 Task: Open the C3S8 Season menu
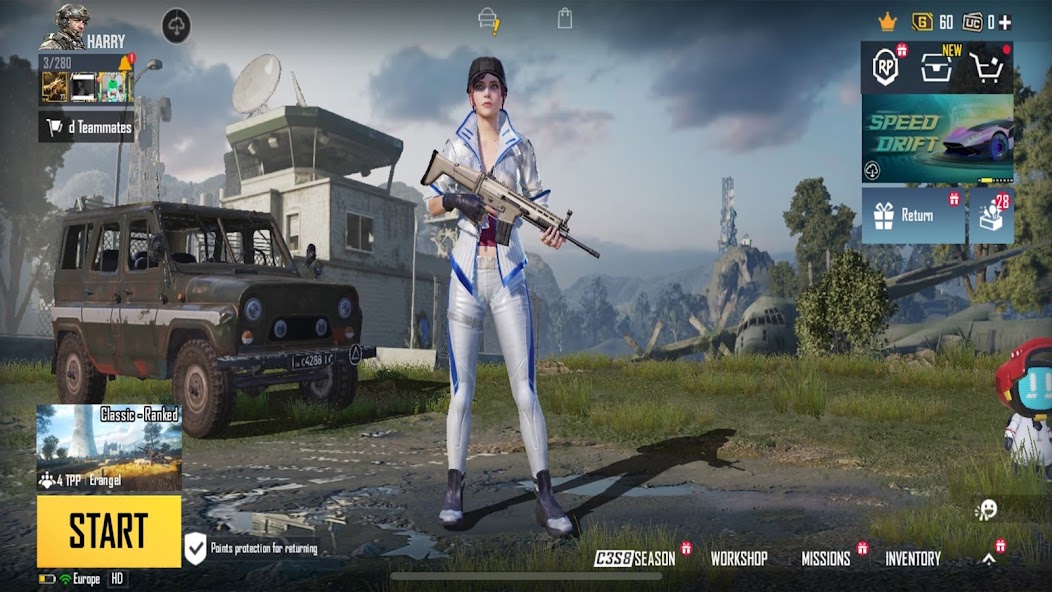point(636,559)
